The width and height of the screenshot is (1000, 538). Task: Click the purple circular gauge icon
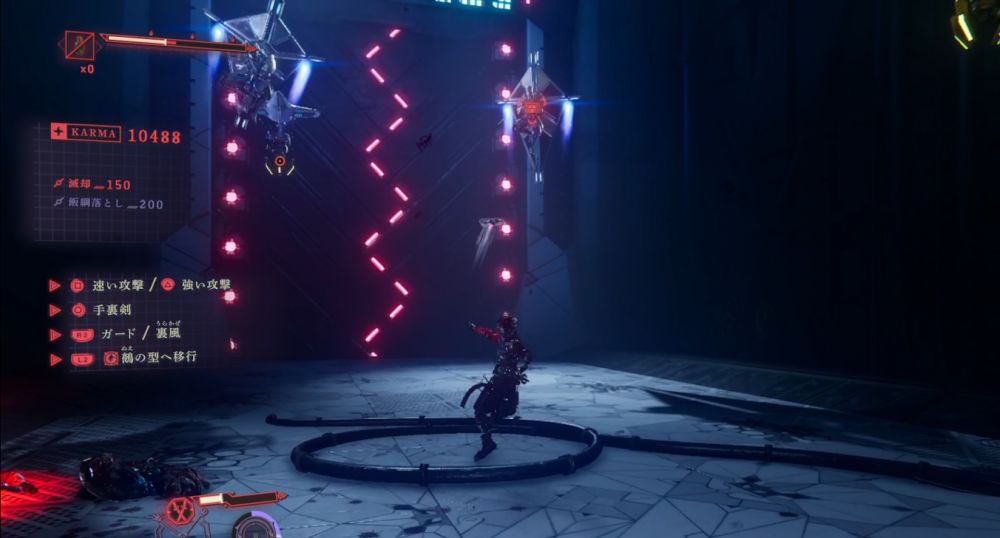click(x=256, y=526)
